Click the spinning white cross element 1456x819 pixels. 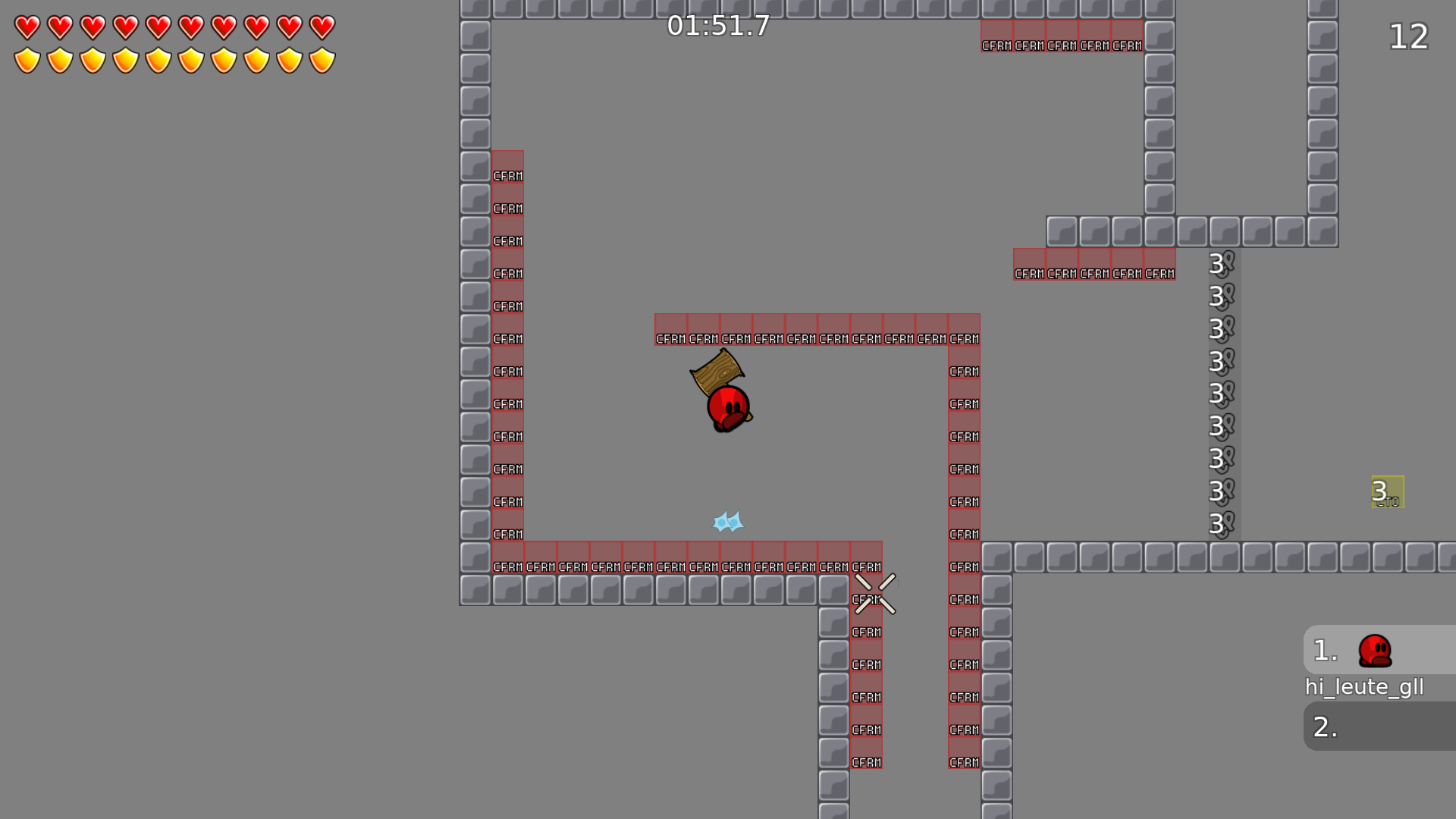(876, 592)
